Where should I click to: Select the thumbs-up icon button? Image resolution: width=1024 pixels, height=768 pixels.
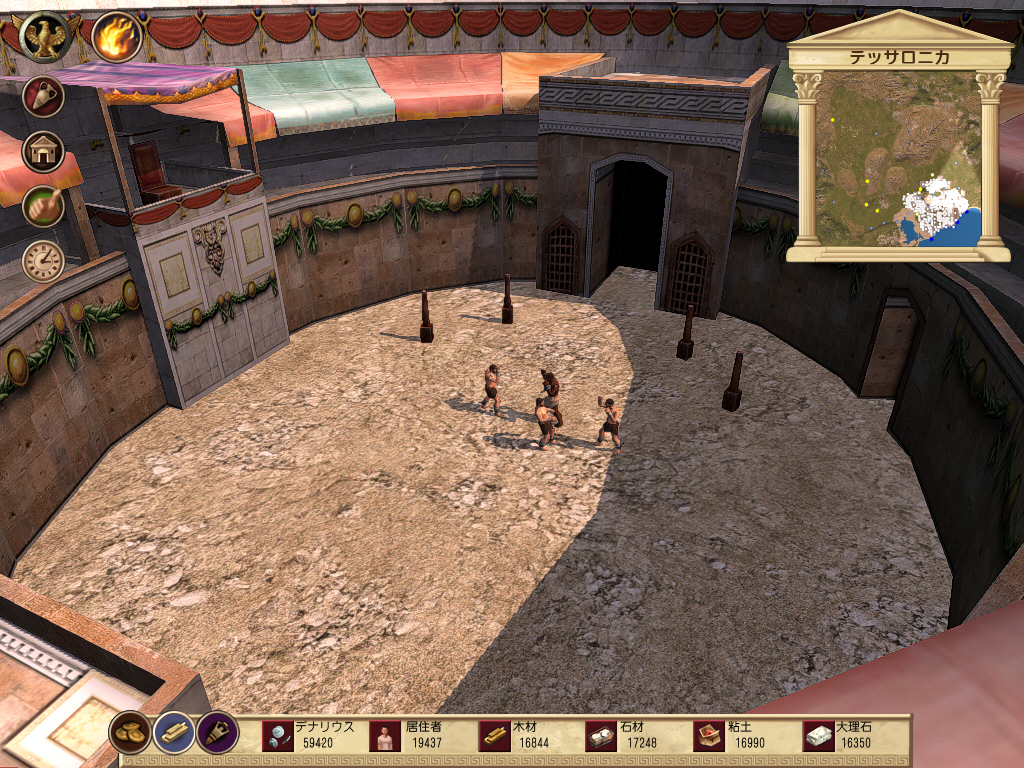44,206
